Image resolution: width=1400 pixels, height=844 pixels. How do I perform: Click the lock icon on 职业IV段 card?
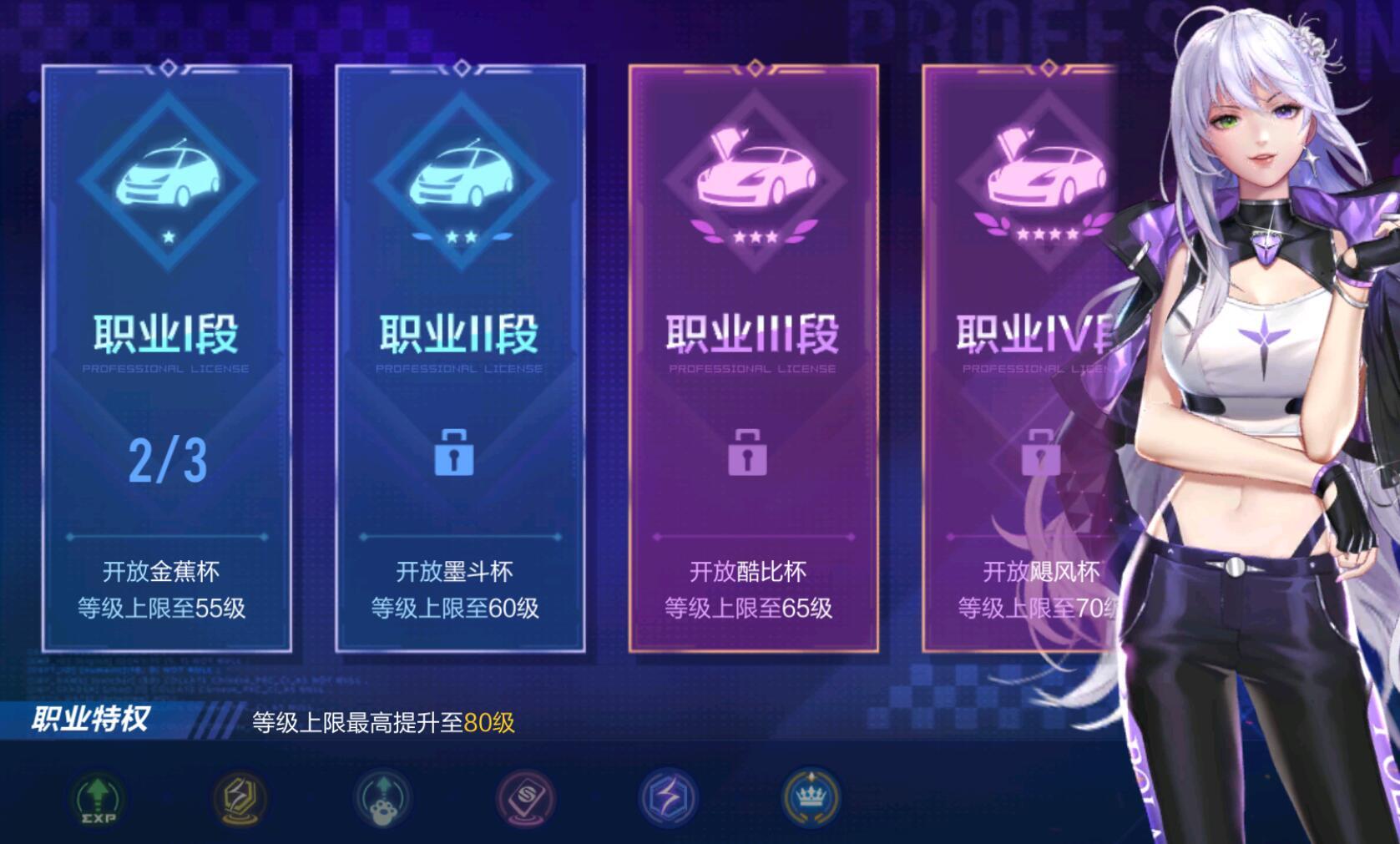coord(1042,451)
